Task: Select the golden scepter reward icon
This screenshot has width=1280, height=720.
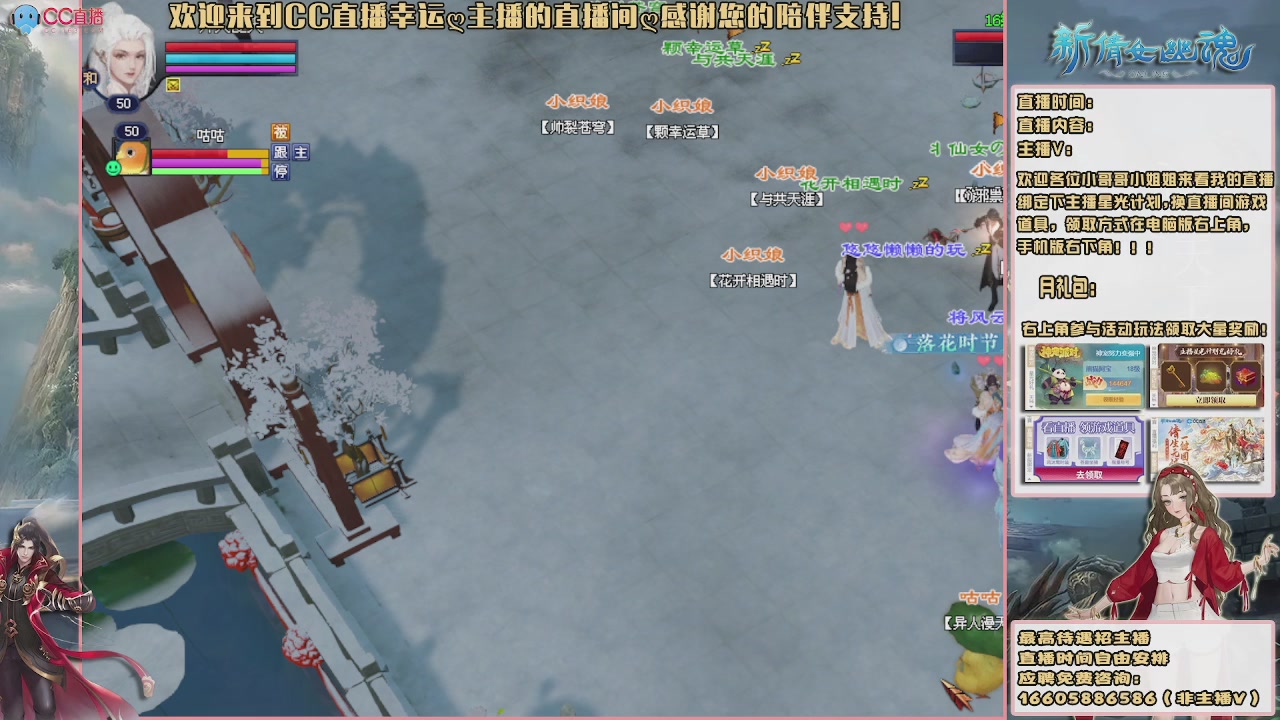Action: [1174, 375]
